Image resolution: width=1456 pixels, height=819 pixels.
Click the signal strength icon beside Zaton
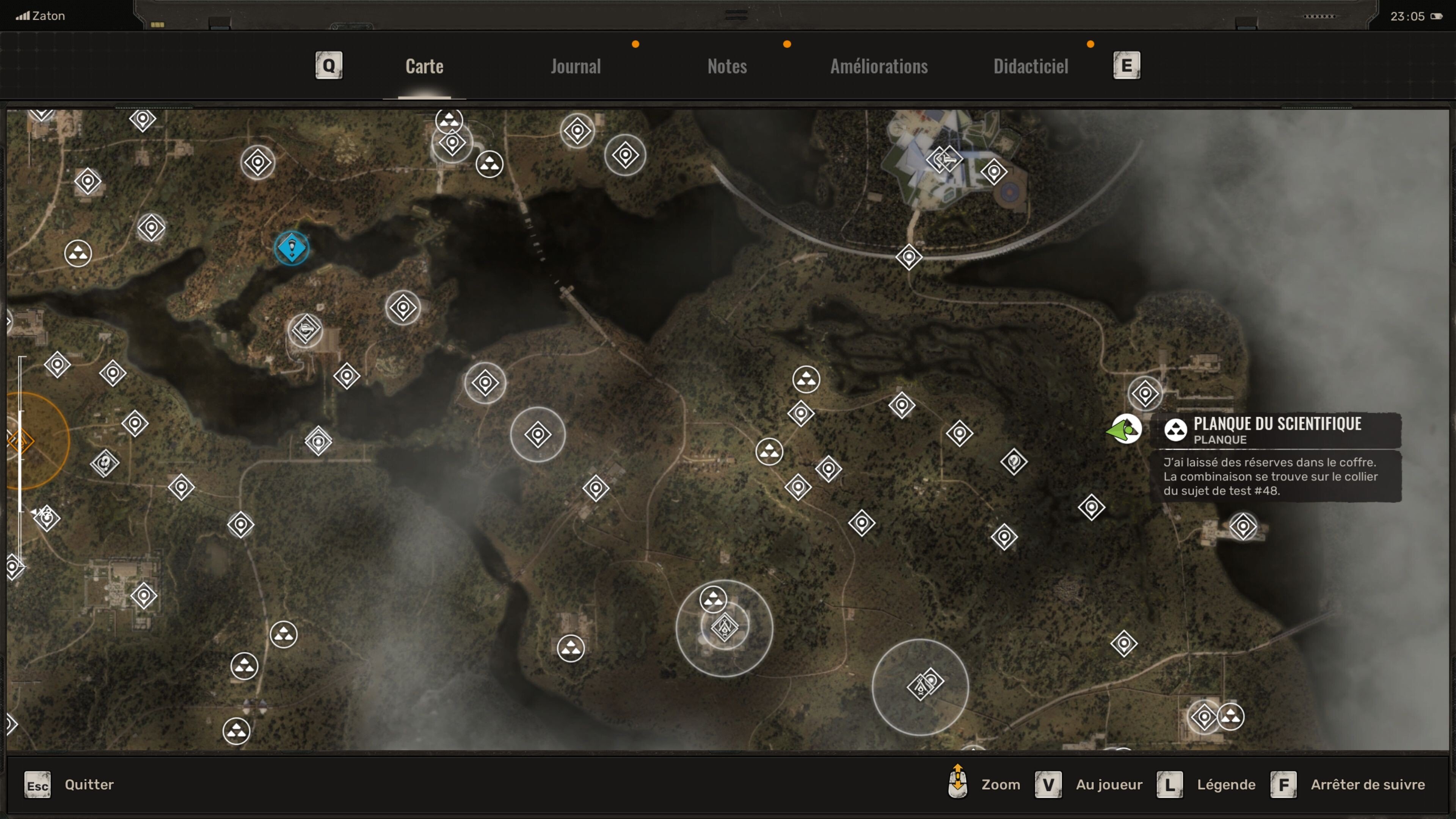pyautogui.click(x=24, y=15)
